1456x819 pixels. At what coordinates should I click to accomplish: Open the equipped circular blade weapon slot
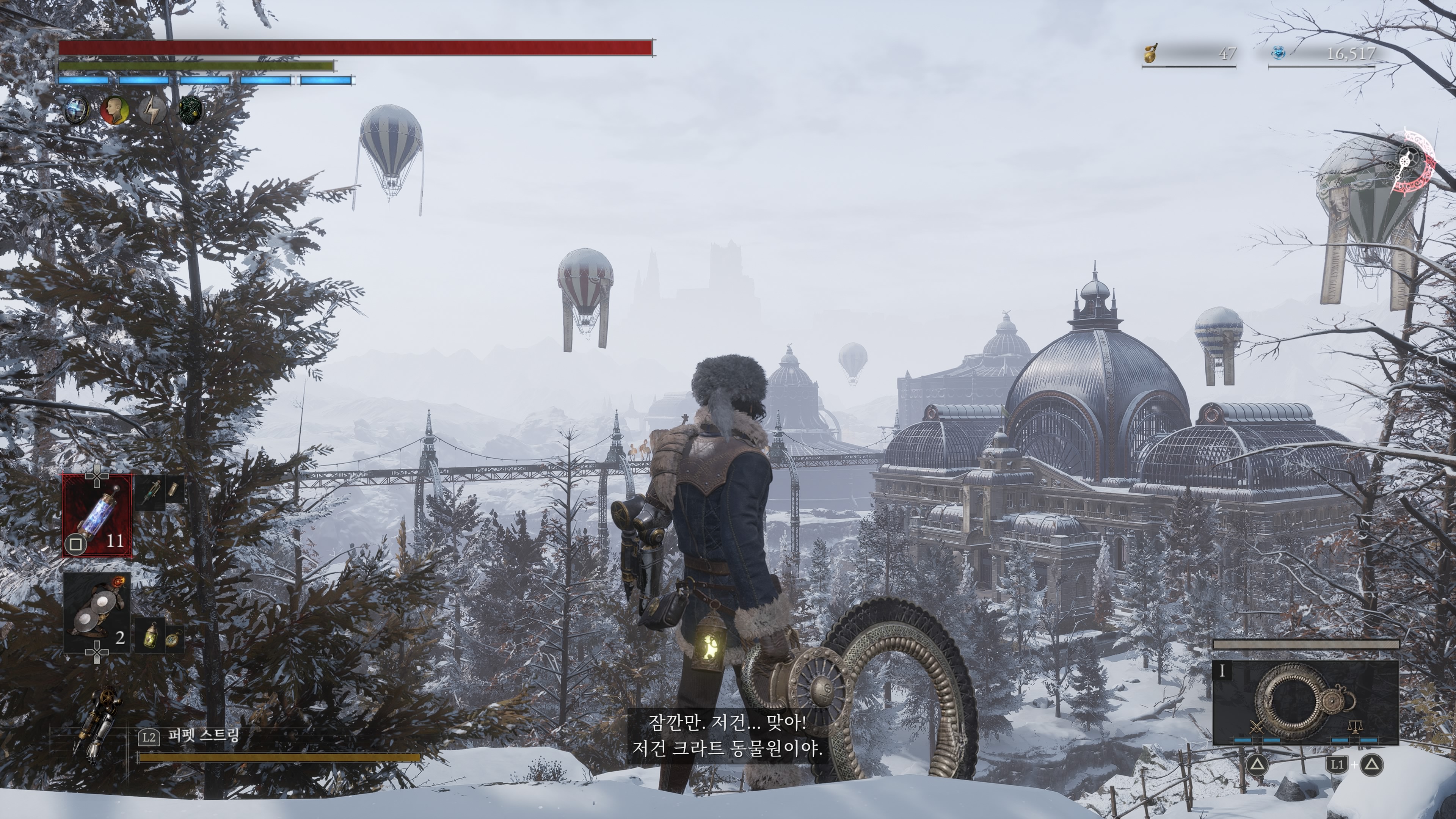pyautogui.click(x=1305, y=703)
